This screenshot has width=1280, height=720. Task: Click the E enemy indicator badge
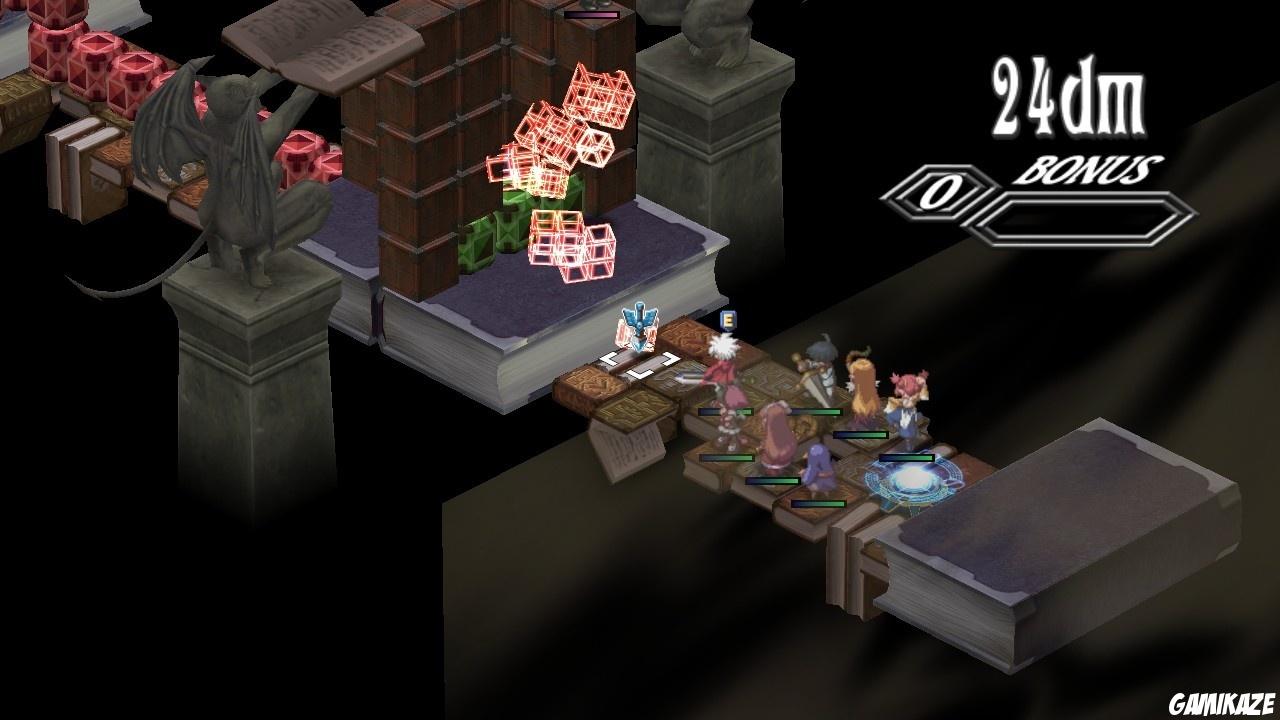point(727,318)
